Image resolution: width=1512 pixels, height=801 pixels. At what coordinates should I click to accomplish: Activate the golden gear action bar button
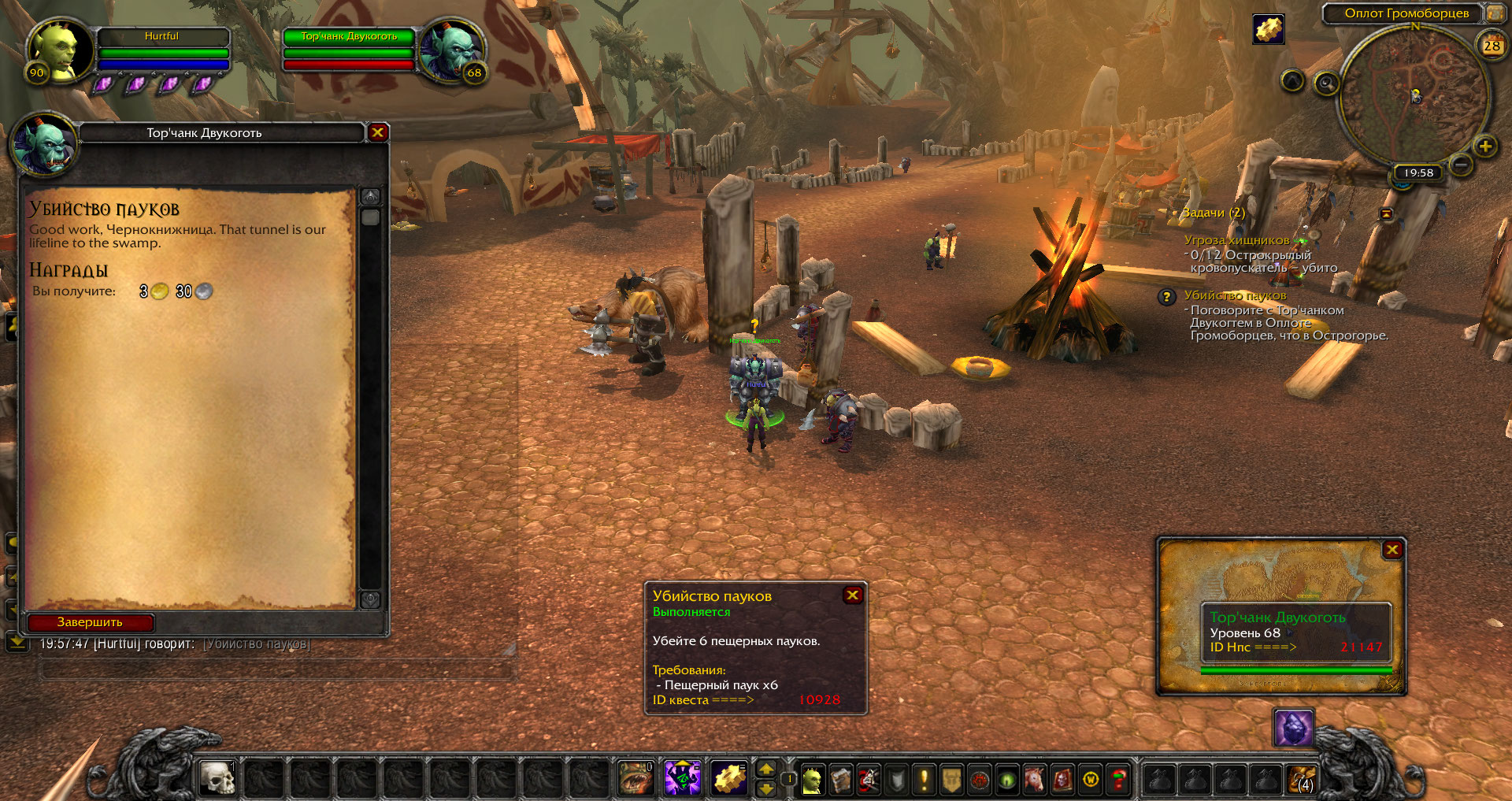[729, 779]
